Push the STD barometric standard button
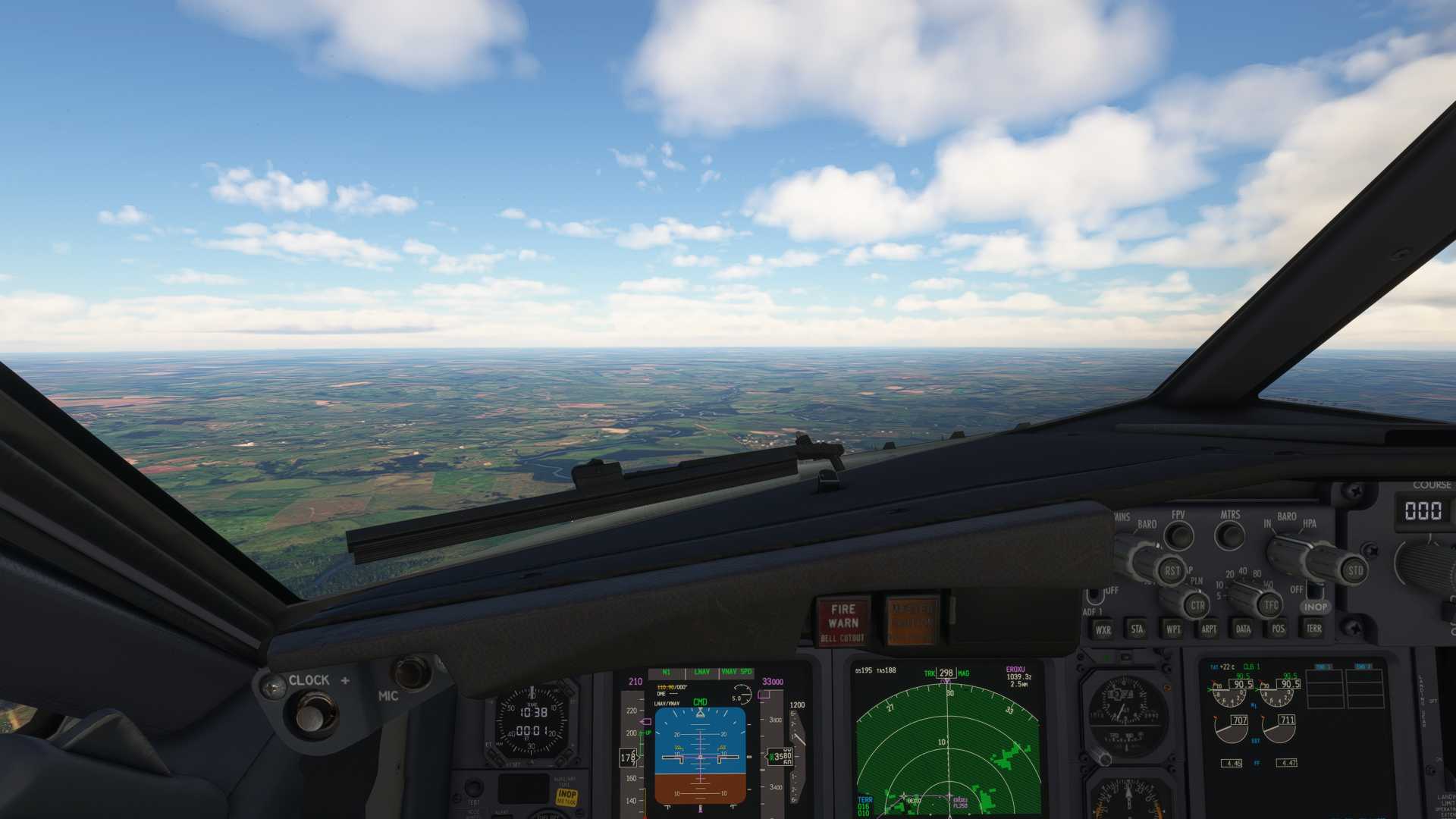This screenshot has height=819, width=1456. pyautogui.click(x=1354, y=570)
